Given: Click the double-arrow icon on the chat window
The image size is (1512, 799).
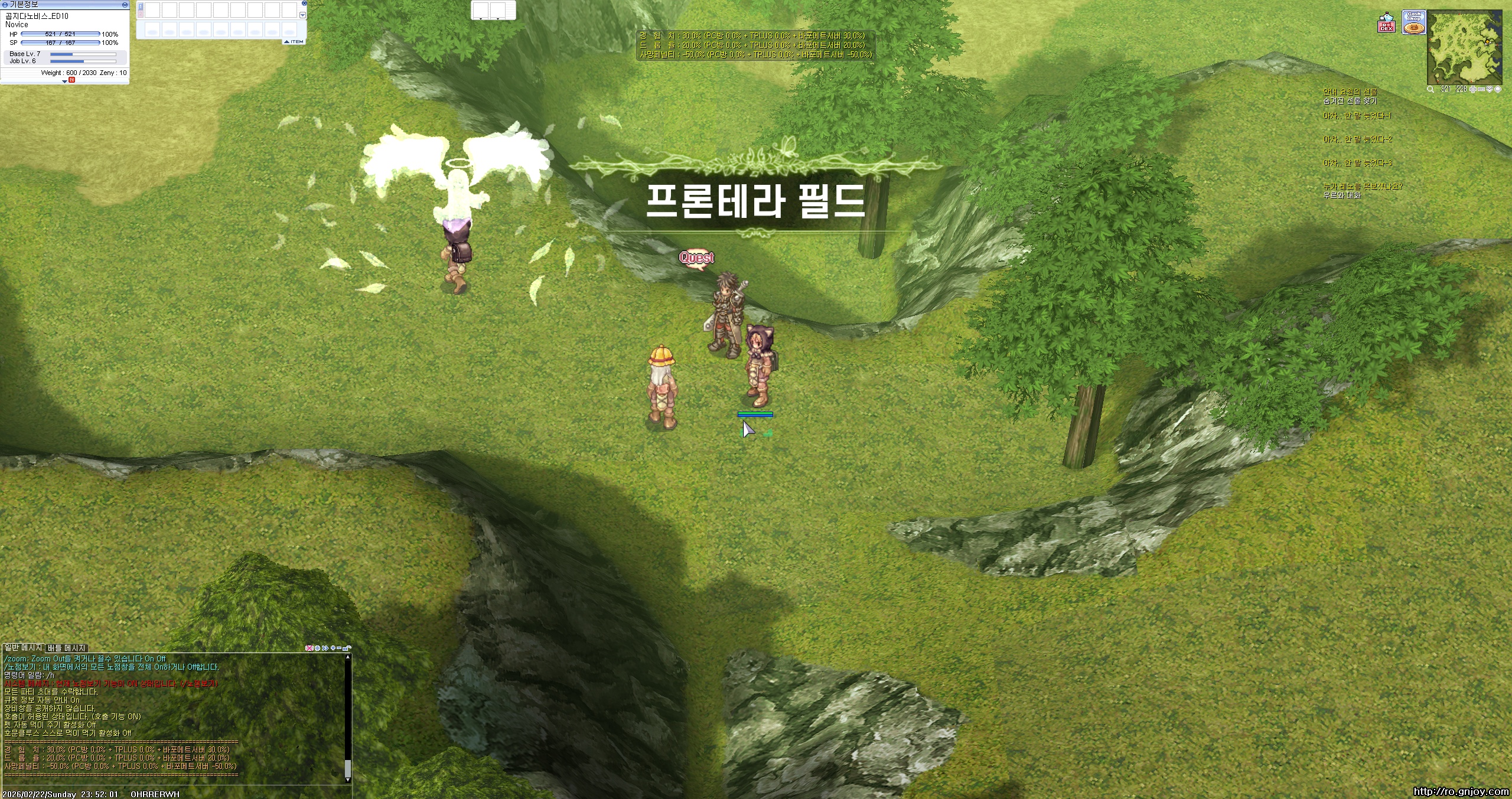Looking at the screenshot, I should point(325,648).
